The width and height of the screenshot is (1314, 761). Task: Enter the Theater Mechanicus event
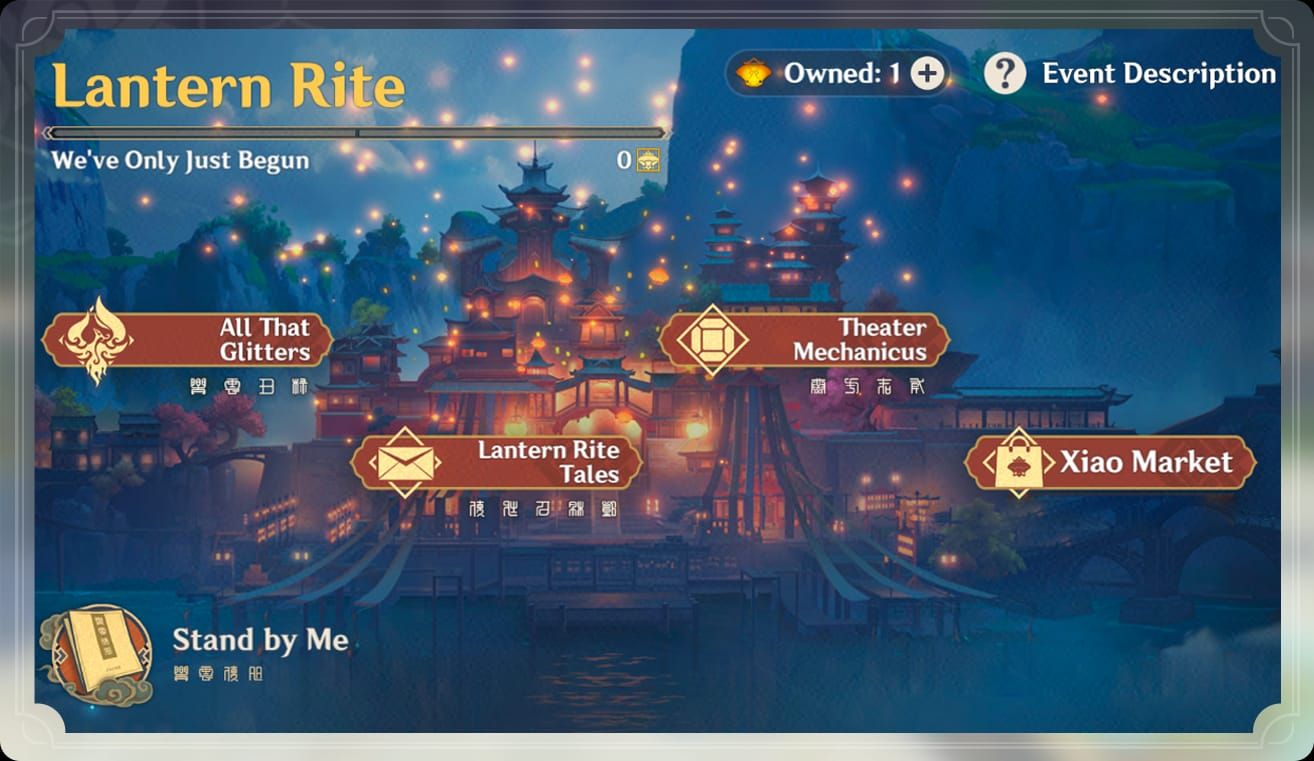(860, 340)
